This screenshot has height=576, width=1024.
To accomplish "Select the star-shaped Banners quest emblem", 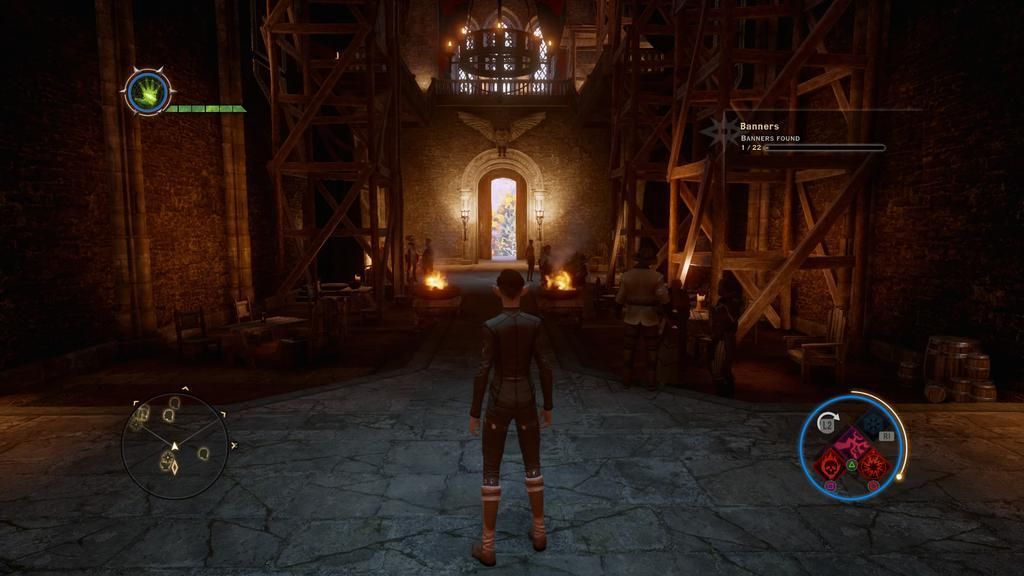I will (720, 131).
